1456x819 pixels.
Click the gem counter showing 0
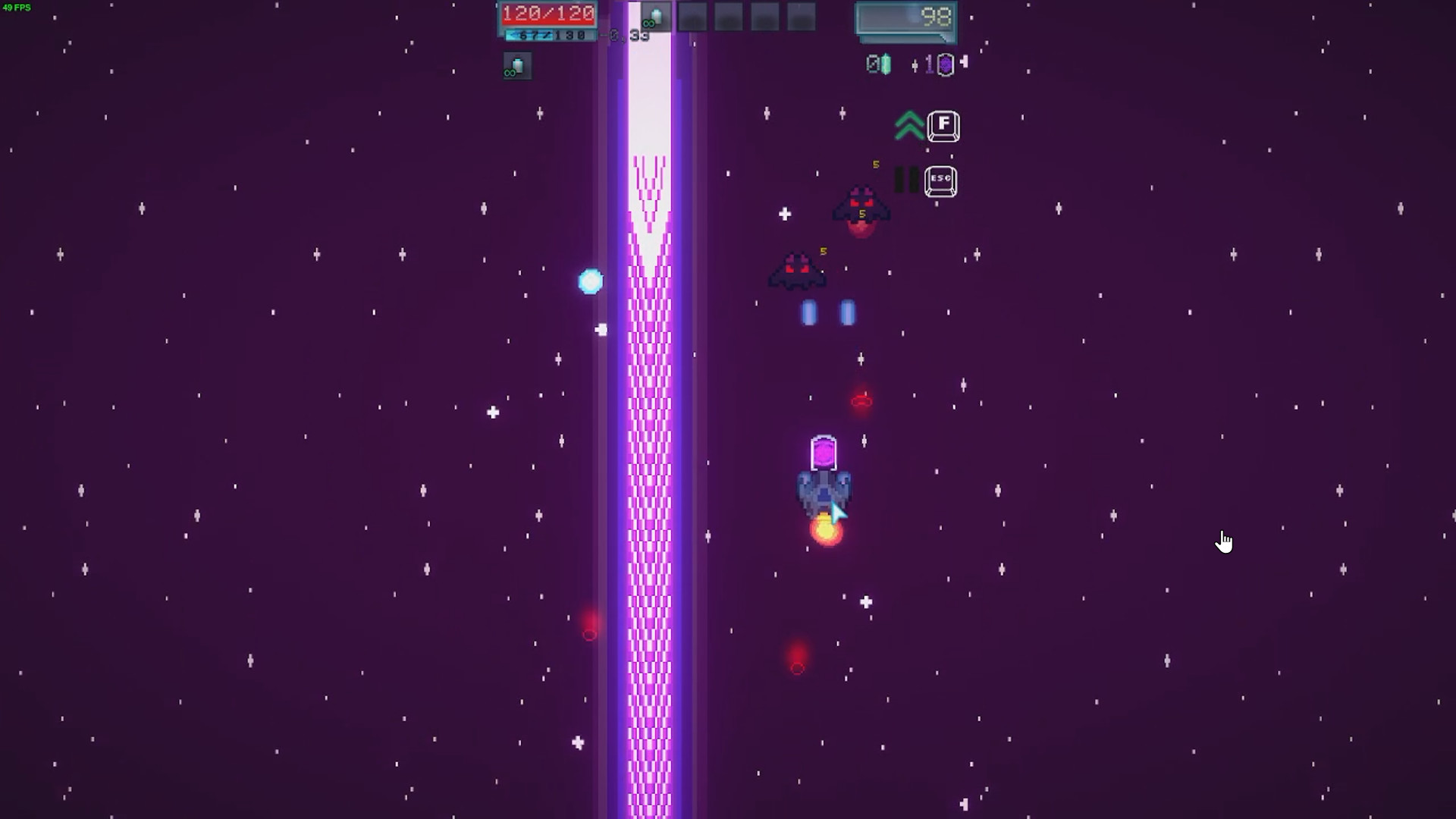click(x=877, y=64)
